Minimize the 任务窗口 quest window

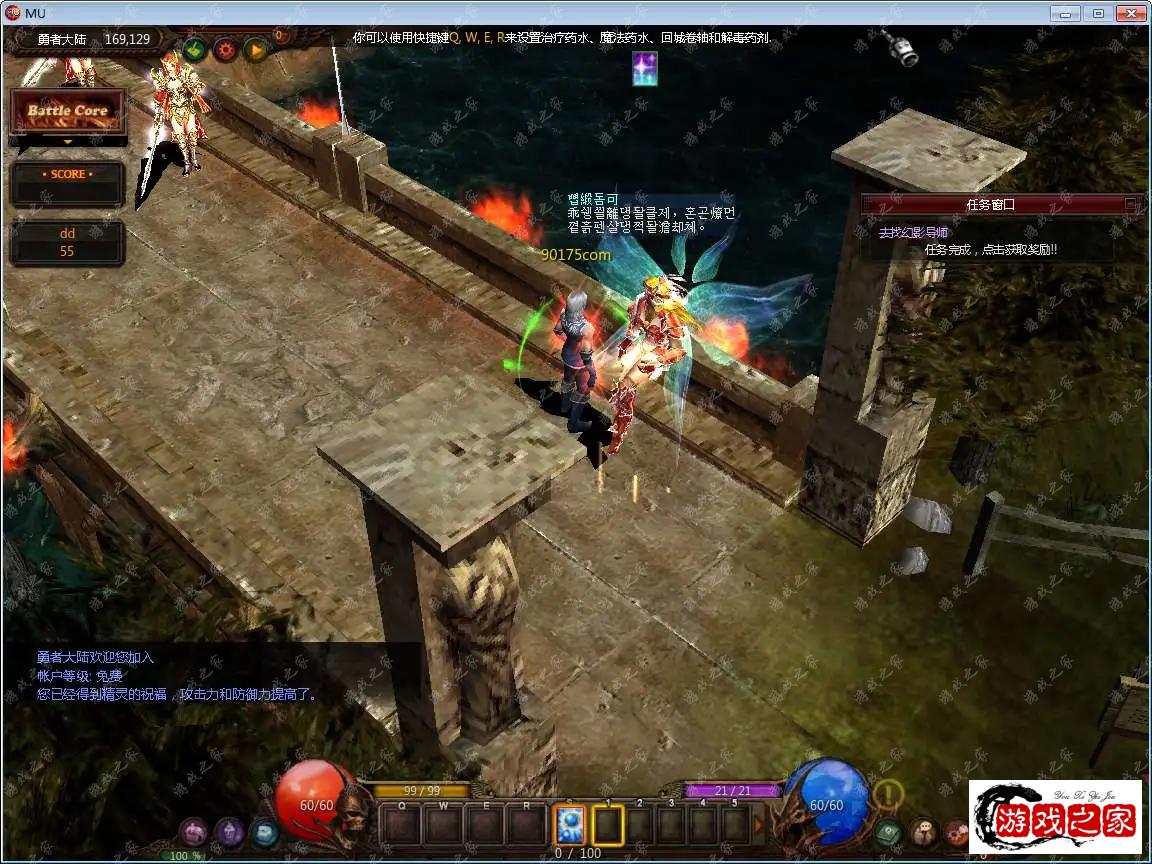tap(1131, 204)
